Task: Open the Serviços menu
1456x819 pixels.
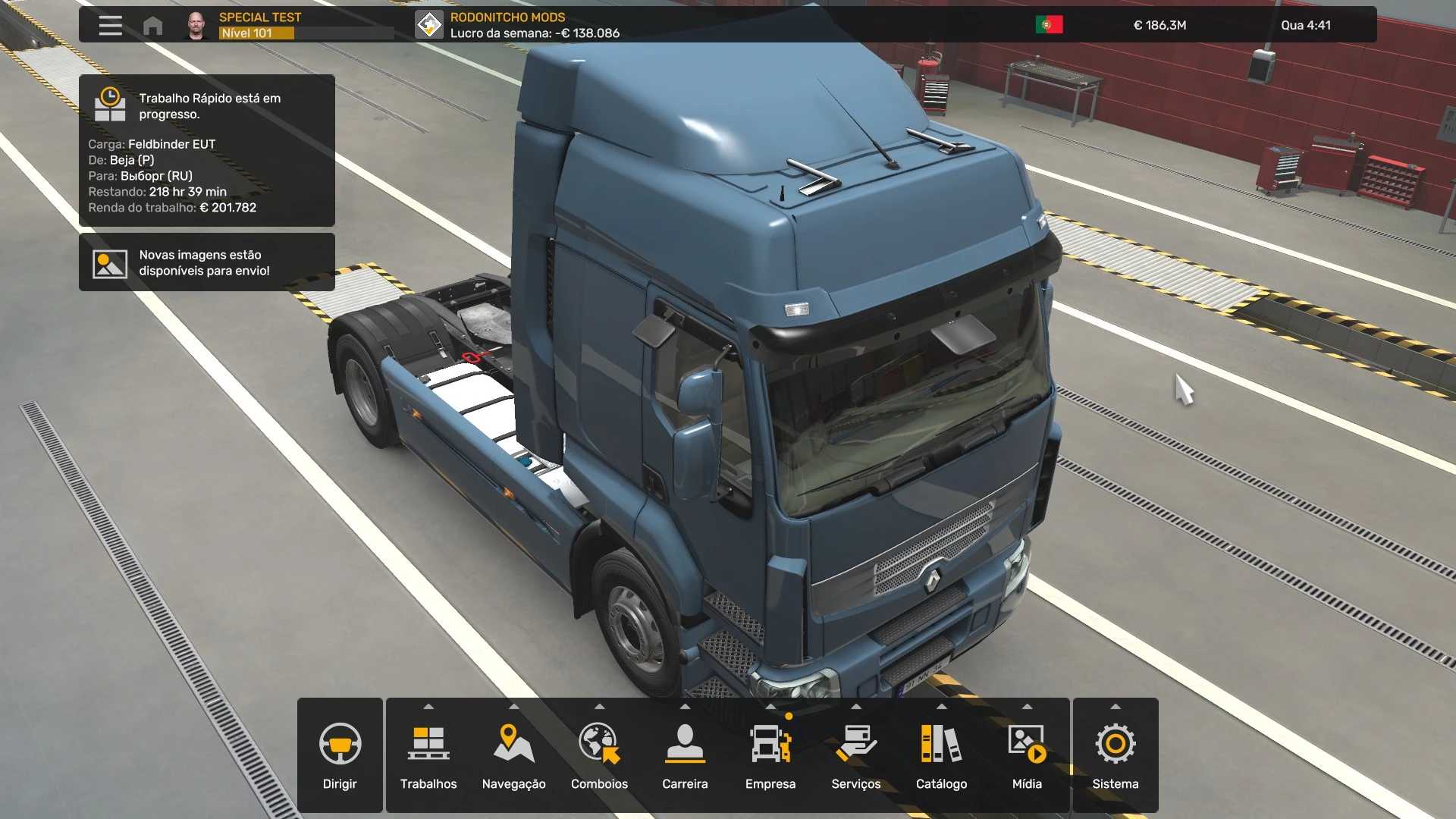Action: coord(856,755)
